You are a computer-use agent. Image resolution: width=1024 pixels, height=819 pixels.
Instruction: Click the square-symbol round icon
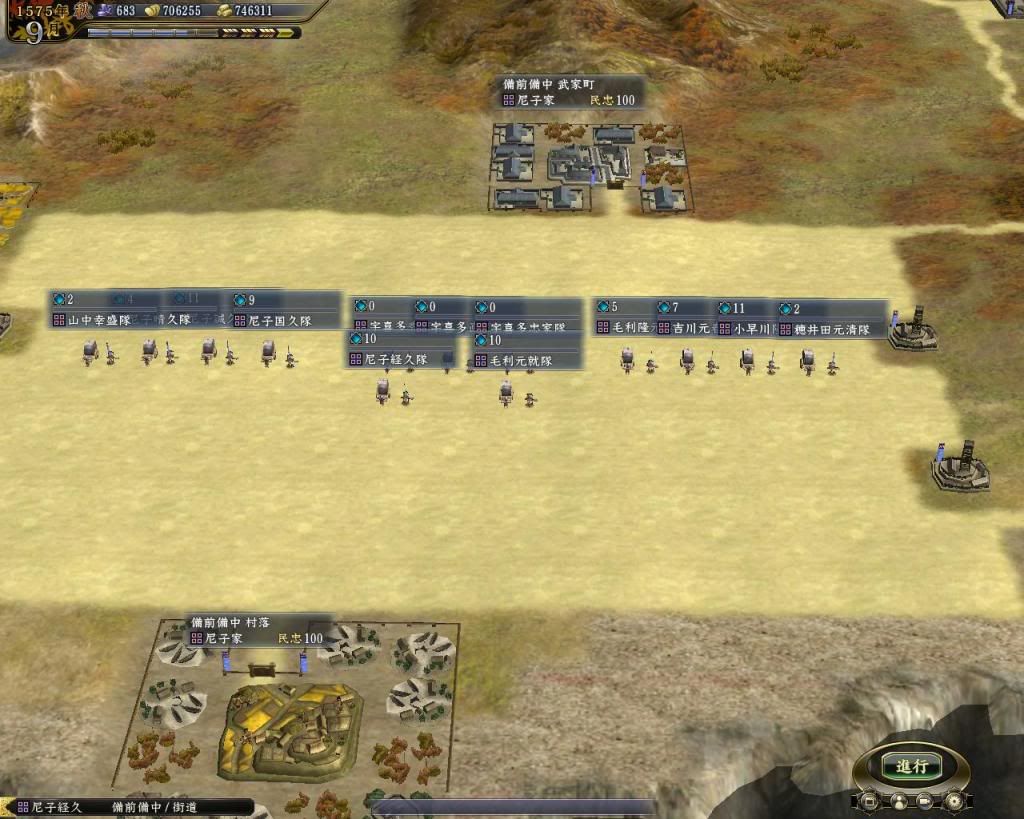[x=871, y=801]
